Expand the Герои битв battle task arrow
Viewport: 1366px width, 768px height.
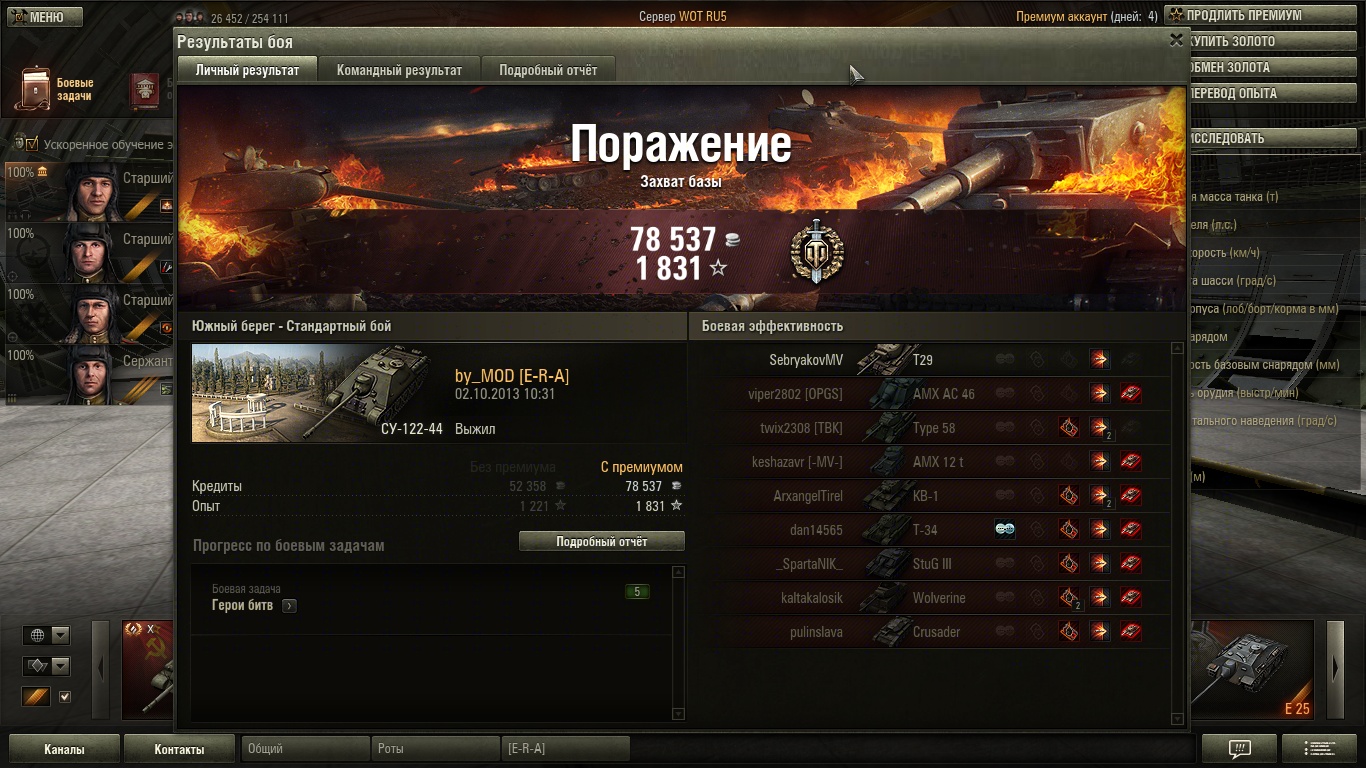[289, 606]
